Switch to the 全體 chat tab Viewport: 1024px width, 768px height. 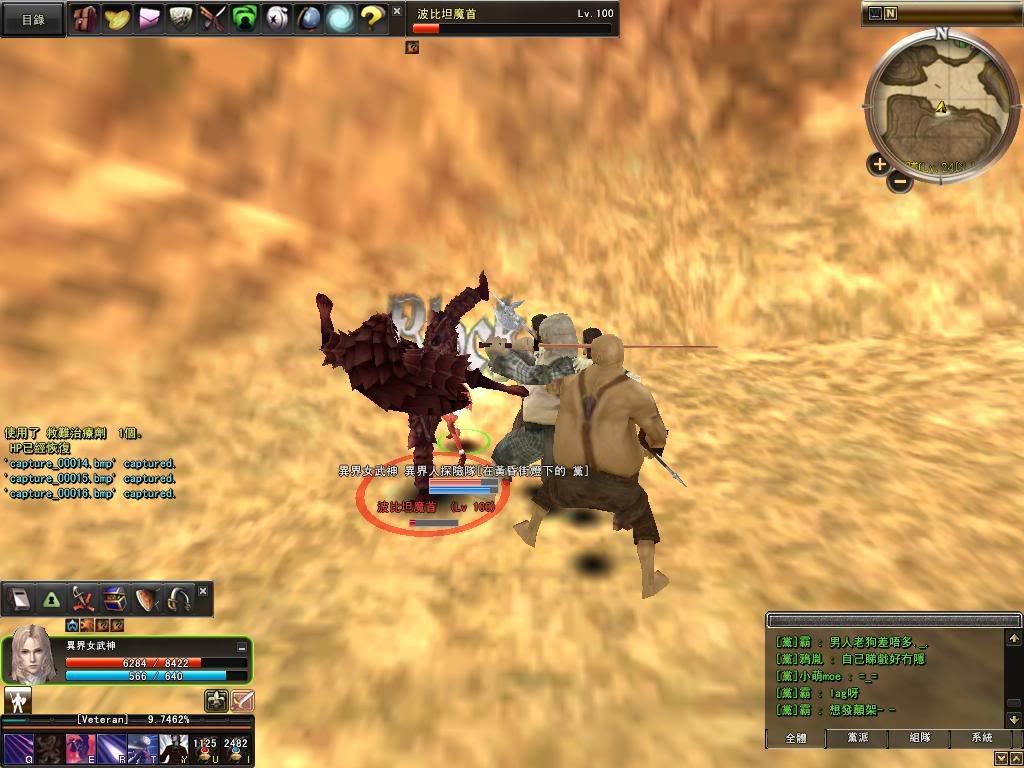pyautogui.click(x=796, y=738)
